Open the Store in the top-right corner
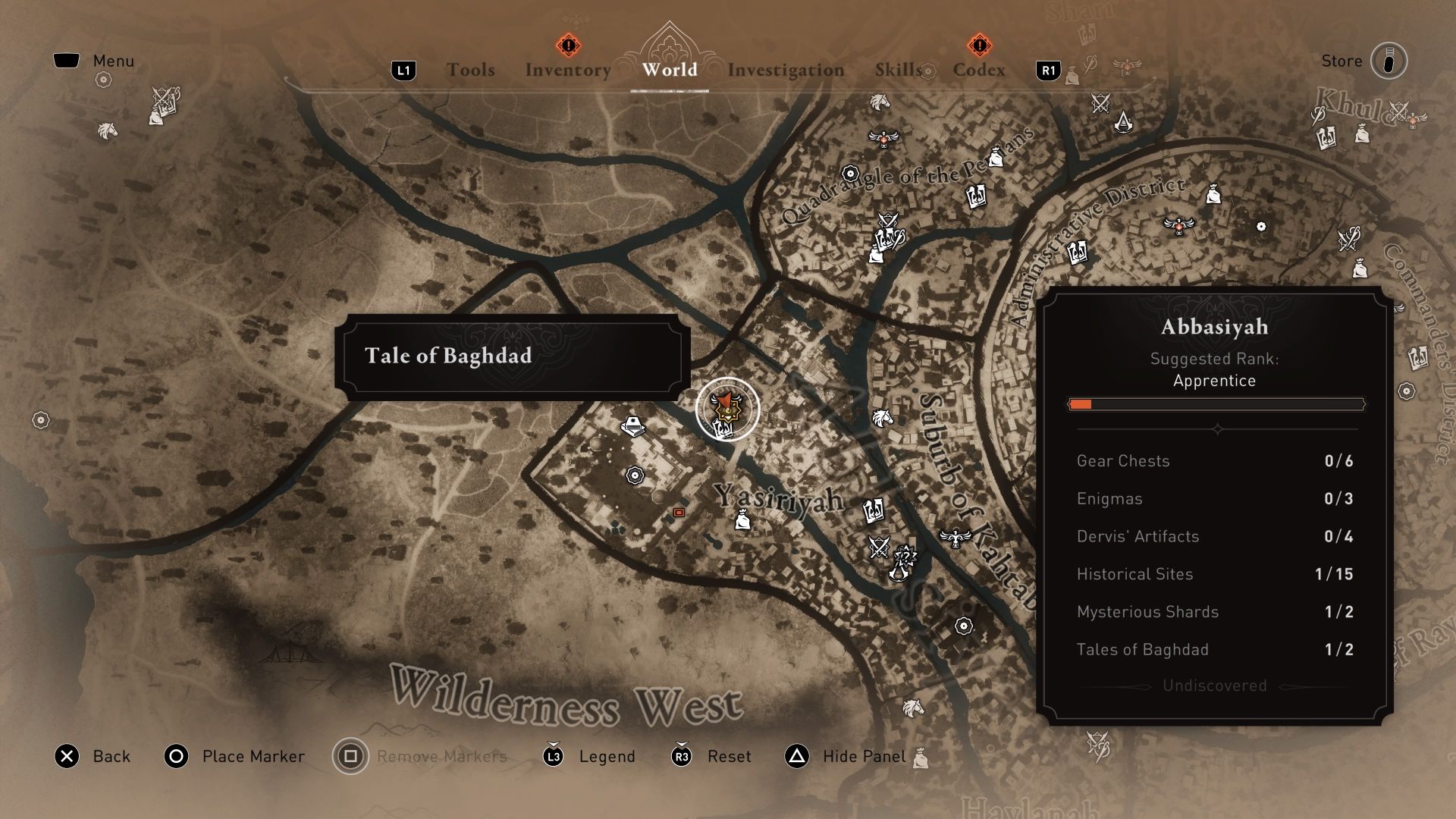1456x819 pixels. click(1389, 61)
